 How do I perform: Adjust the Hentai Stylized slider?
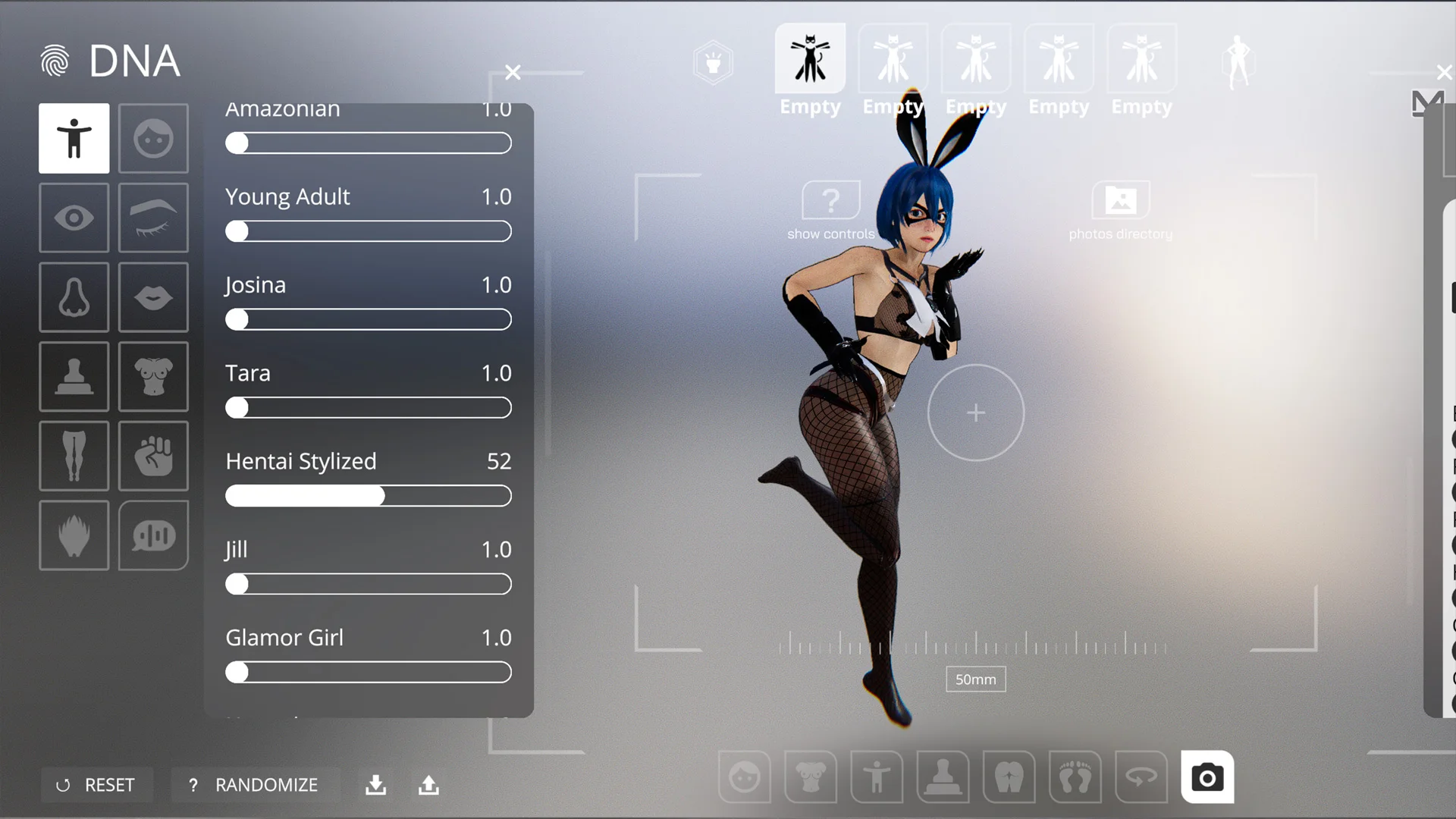tap(369, 496)
